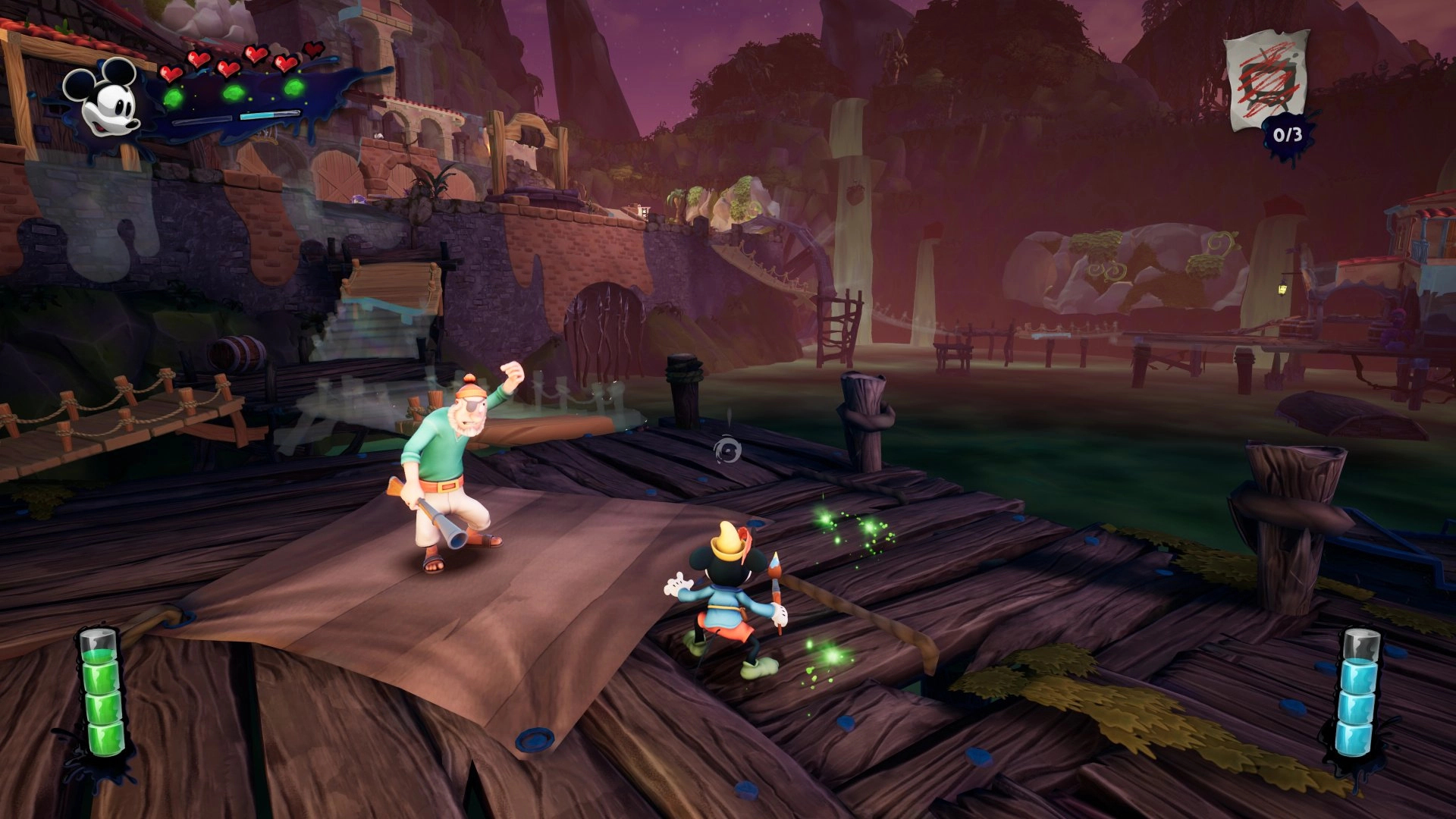Click the middle green paint pip

[233, 93]
